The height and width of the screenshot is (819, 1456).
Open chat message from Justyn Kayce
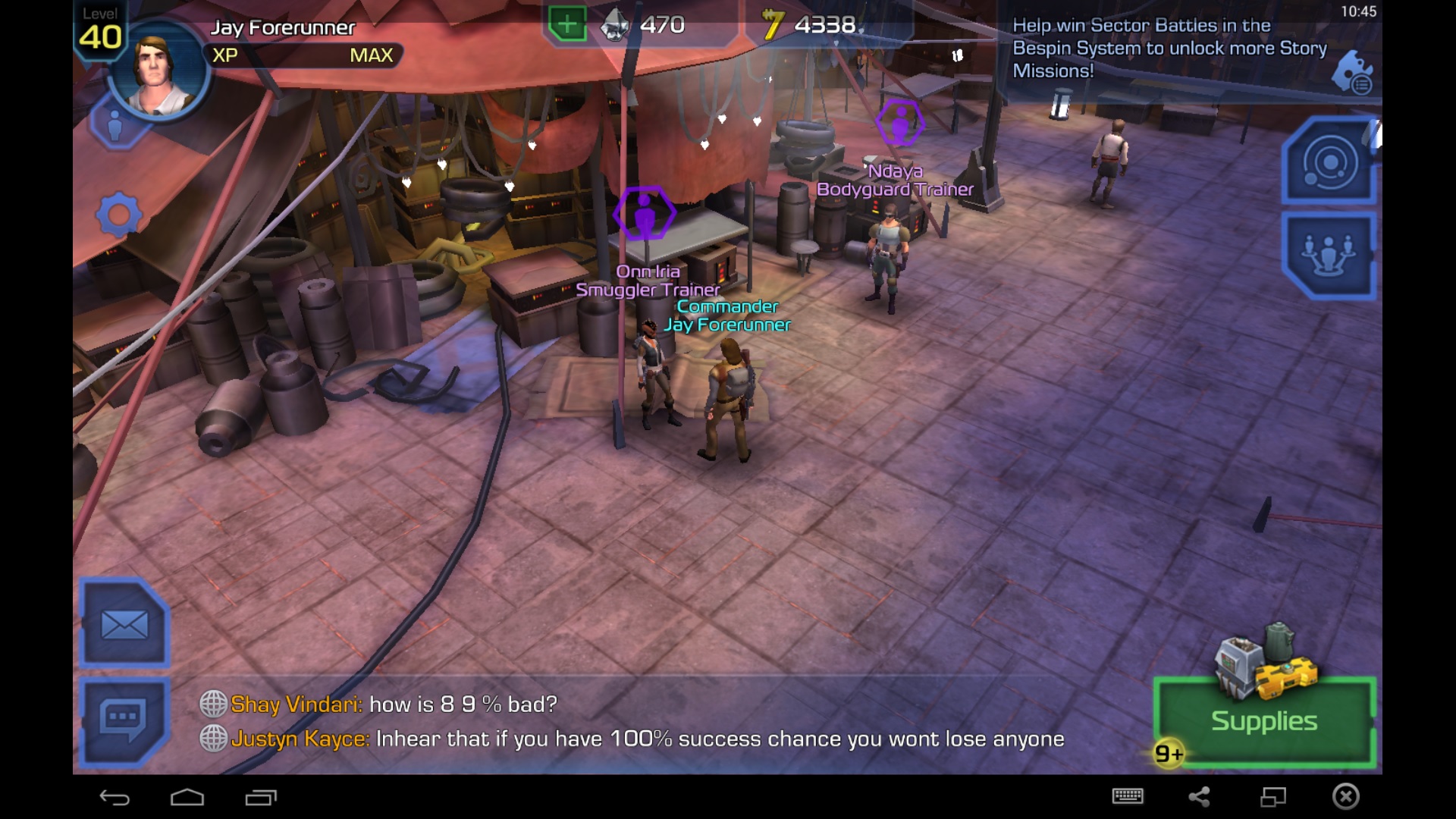[645, 739]
